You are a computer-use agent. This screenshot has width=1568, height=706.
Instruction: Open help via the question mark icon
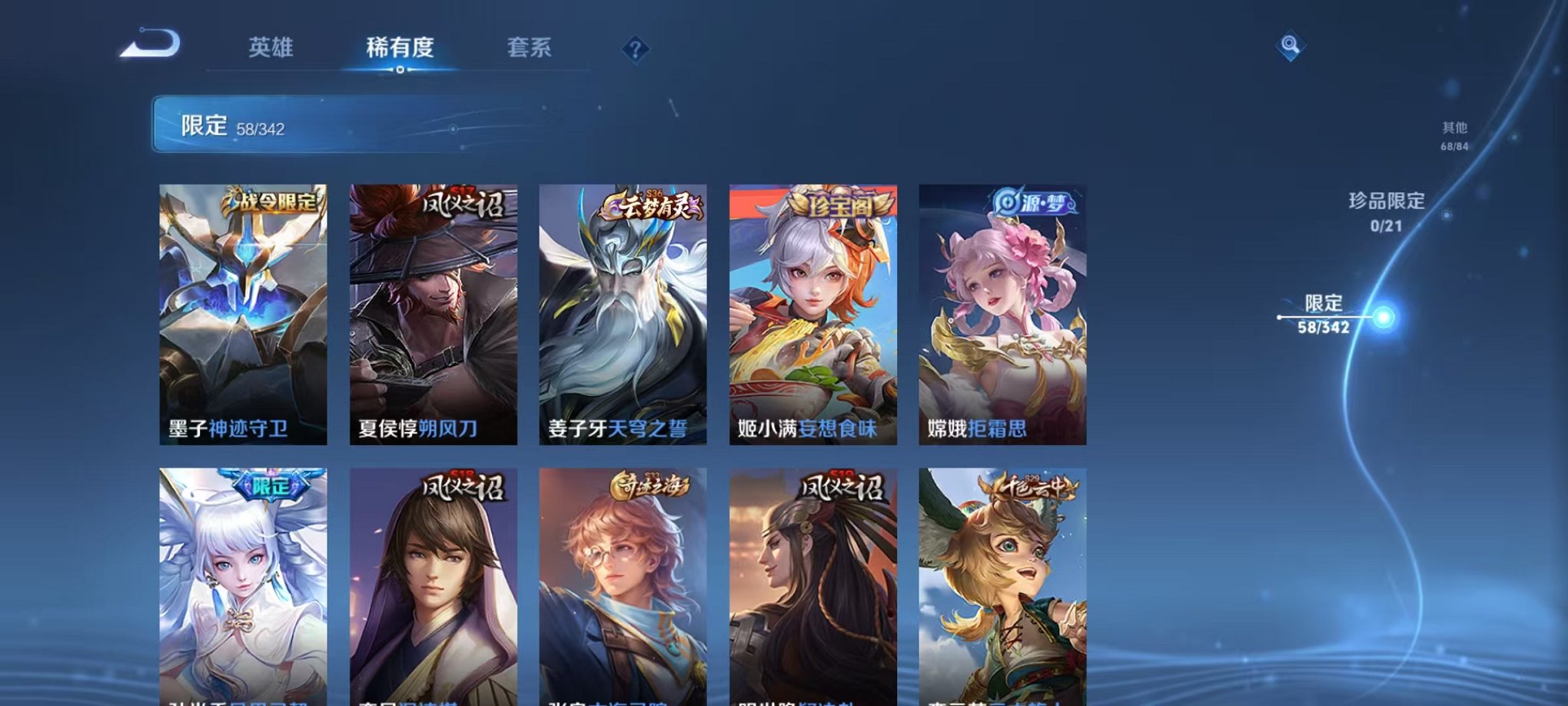point(635,49)
